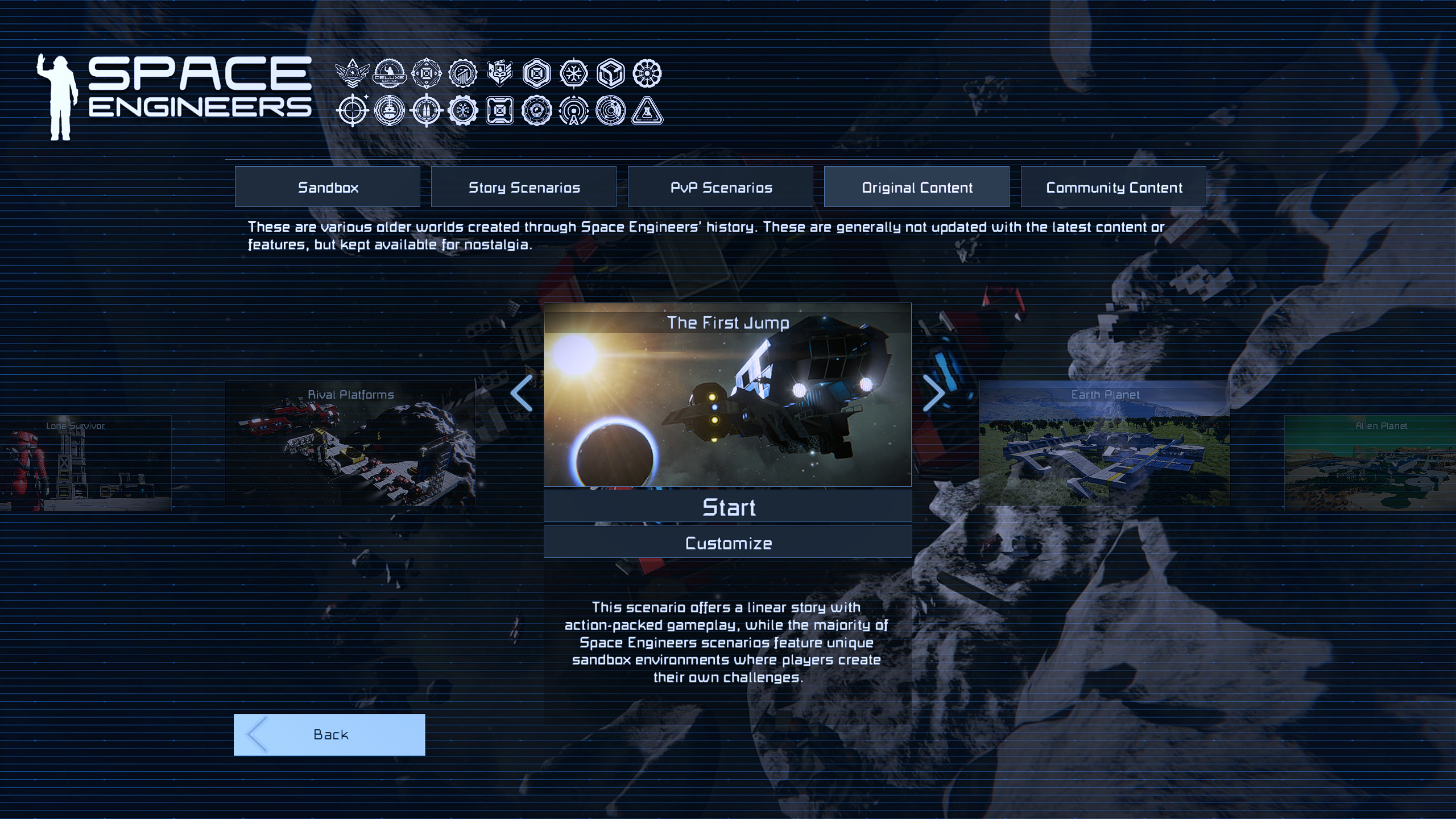
Task: Click the left arrow to previous scenario
Action: pyautogui.click(x=522, y=393)
